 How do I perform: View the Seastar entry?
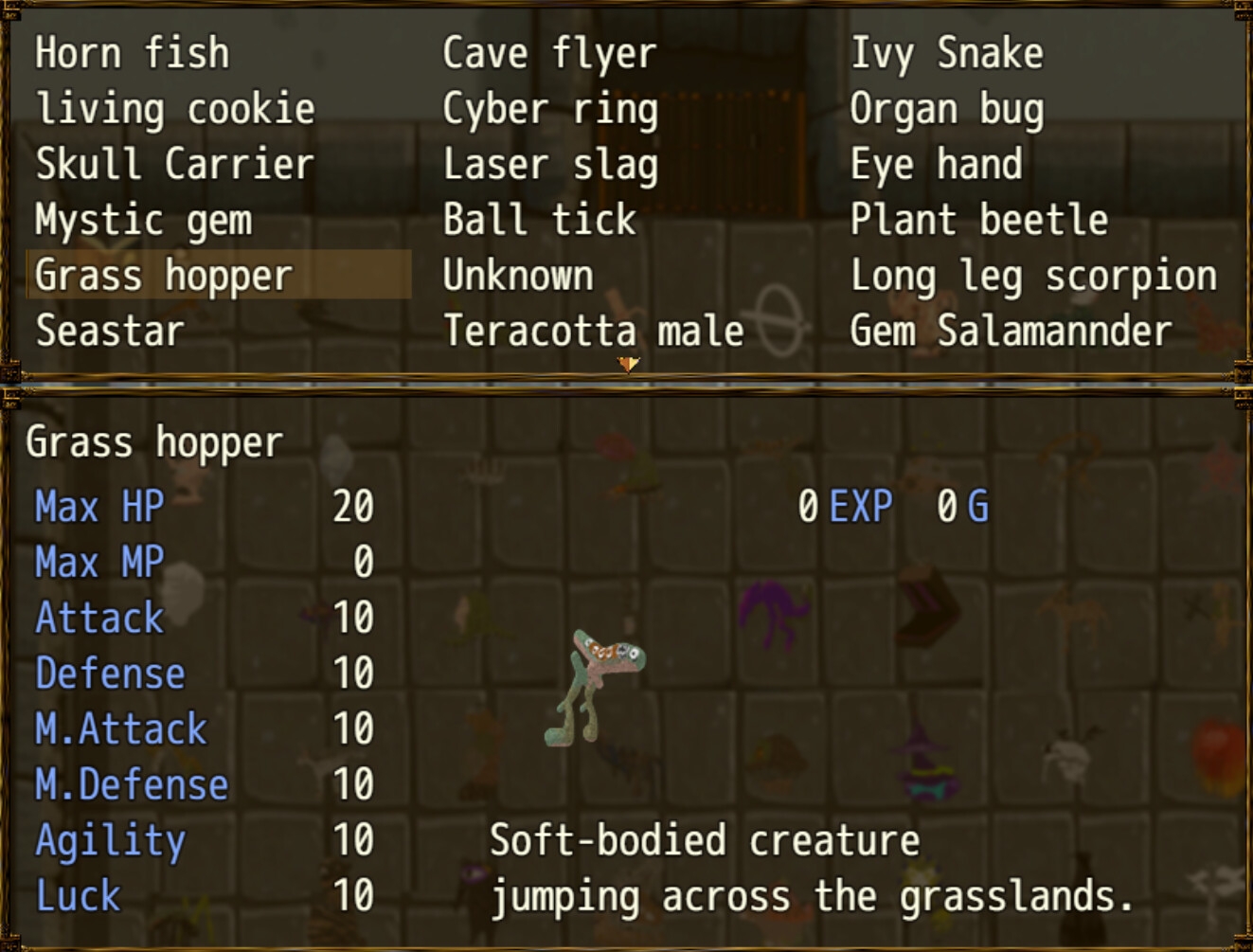110,332
